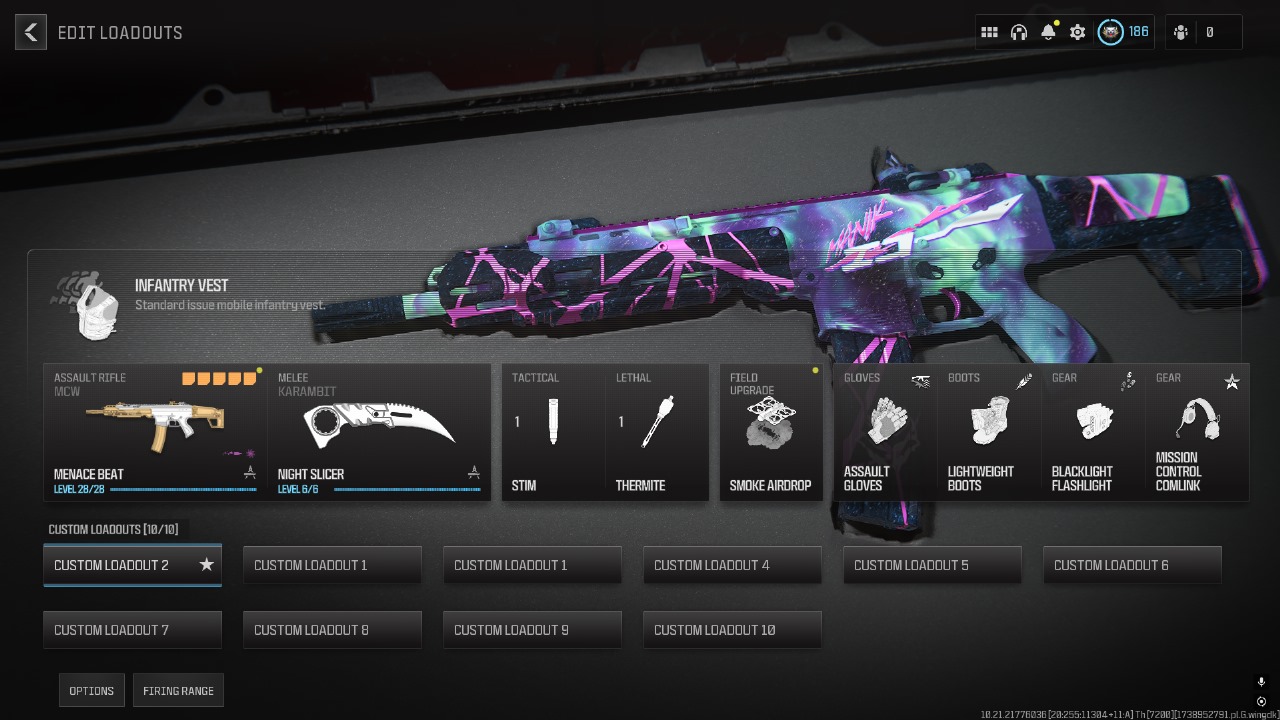1280x720 pixels.
Task: Pick Custom Loadout 7 from the list
Action: pyautogui.click(x=132, y=630)
